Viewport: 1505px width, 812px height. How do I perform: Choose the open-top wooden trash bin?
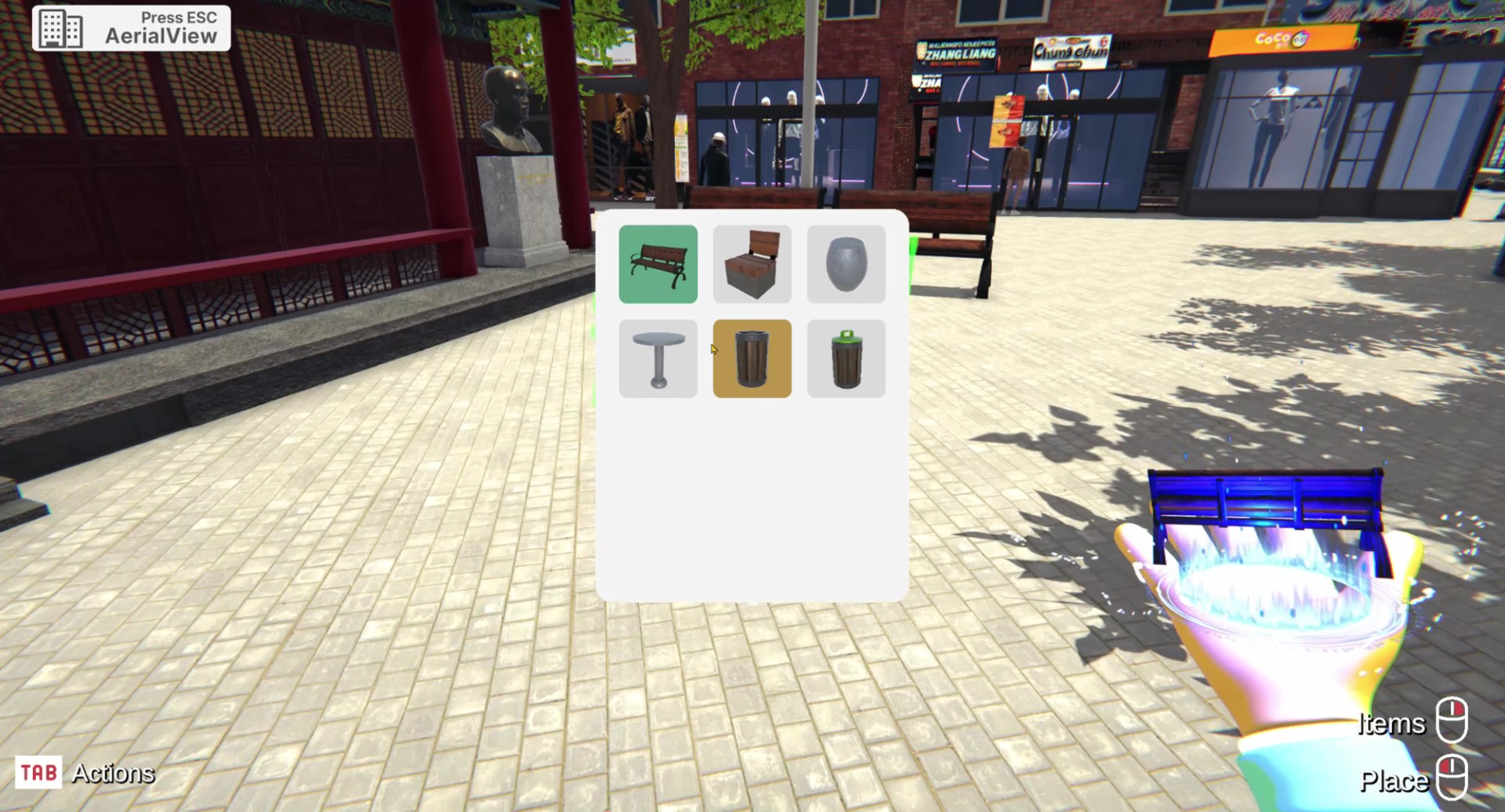[x=752, y=358]
